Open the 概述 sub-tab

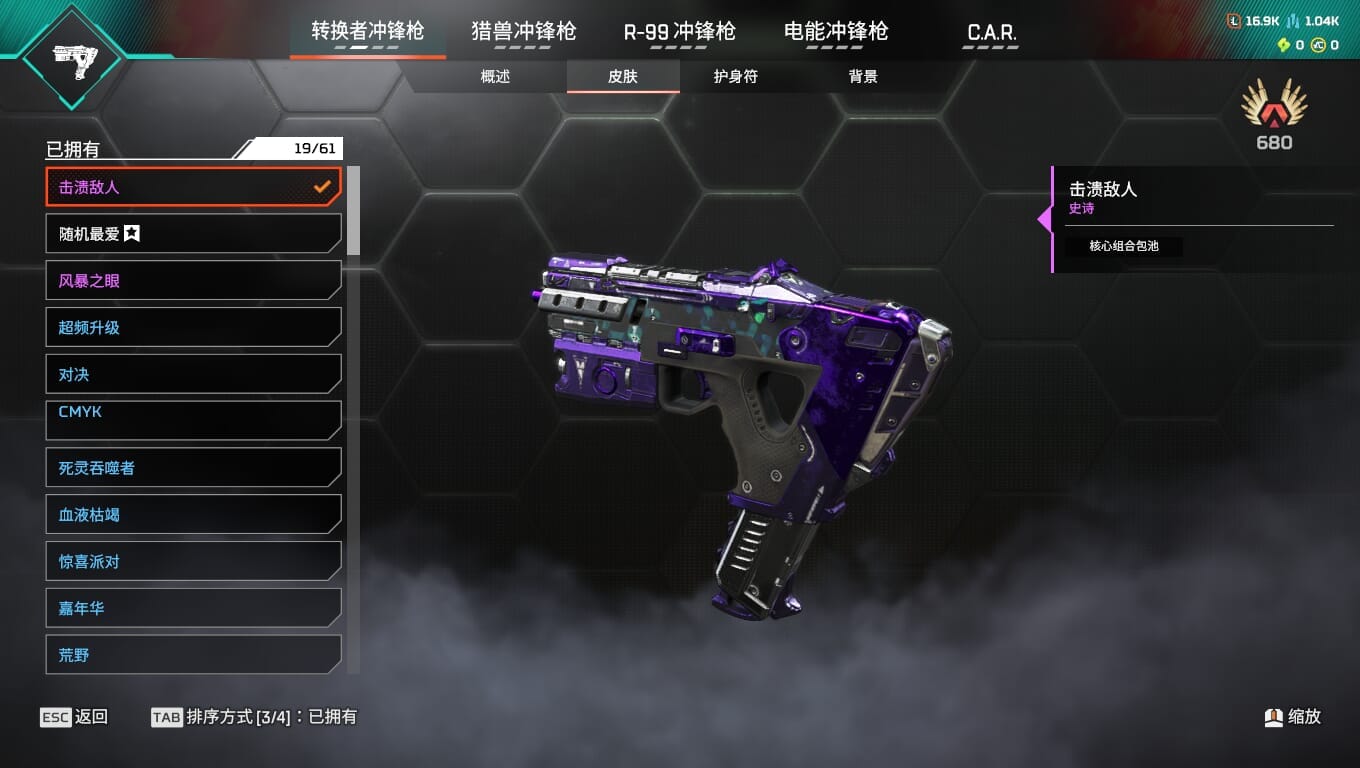(495, 77)
